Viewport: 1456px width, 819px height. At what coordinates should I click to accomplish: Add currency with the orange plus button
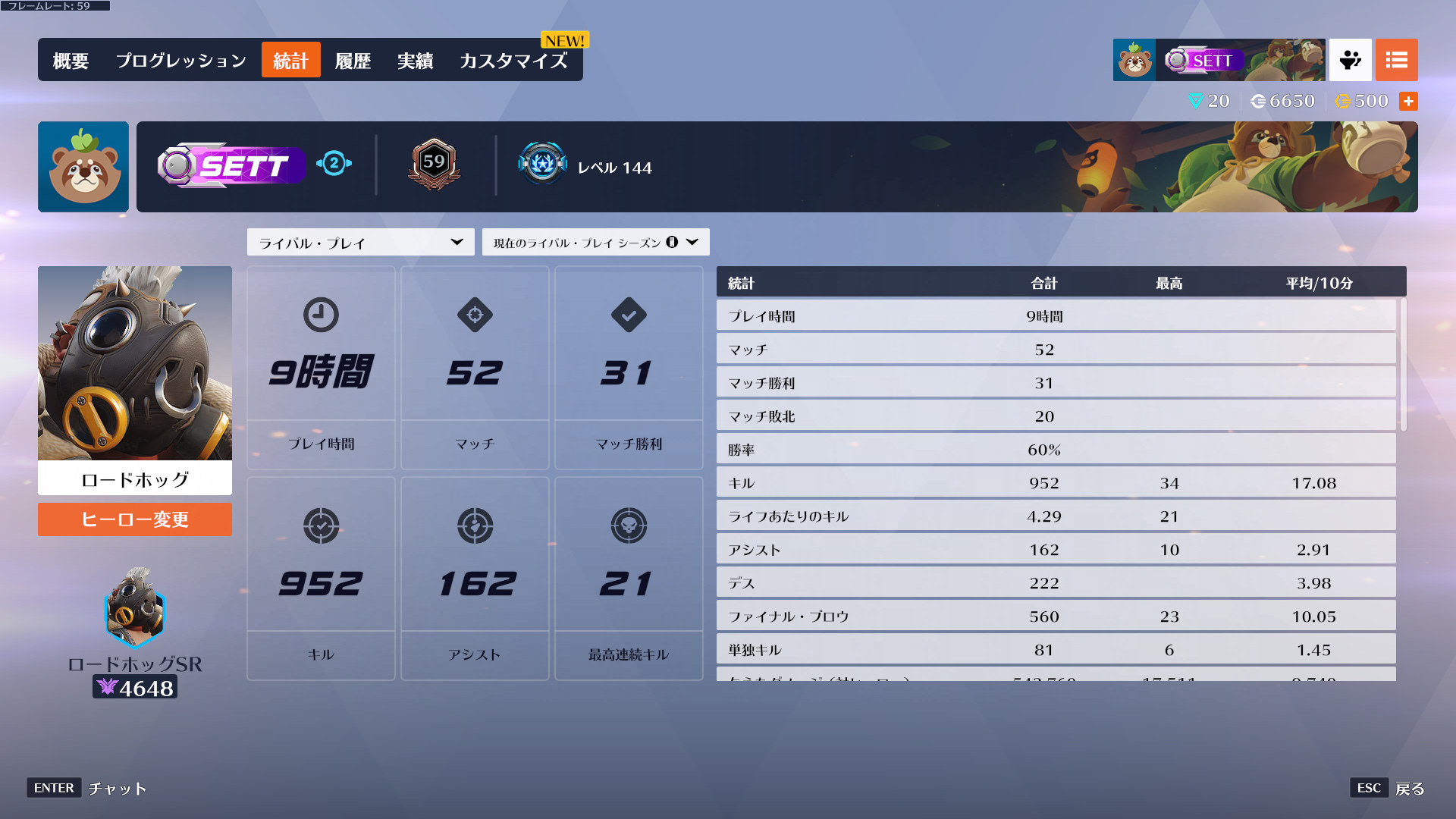(x=1408, y=101)
